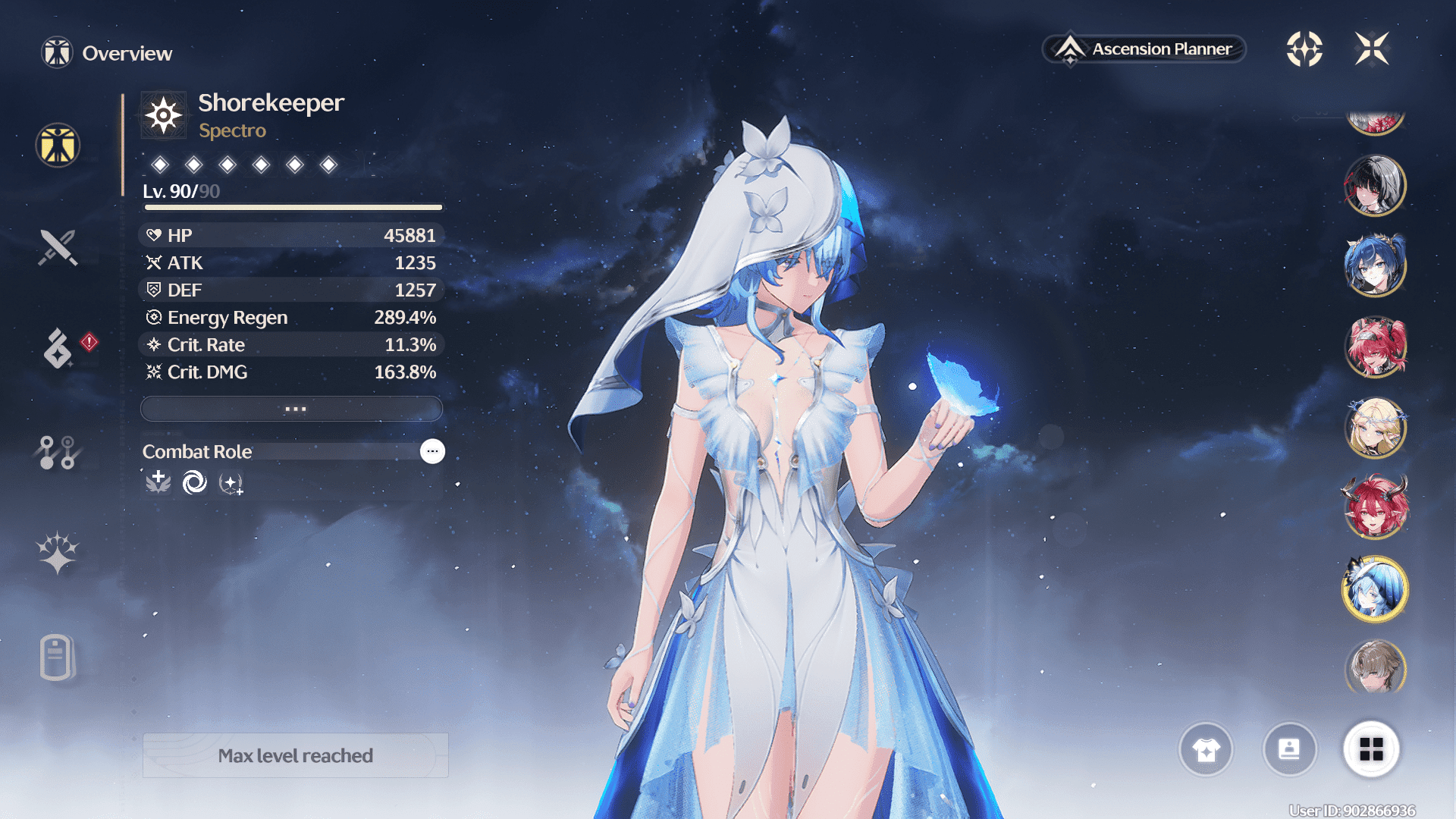Open the Echoes tab with the red alert

click(x=58, y=348)
